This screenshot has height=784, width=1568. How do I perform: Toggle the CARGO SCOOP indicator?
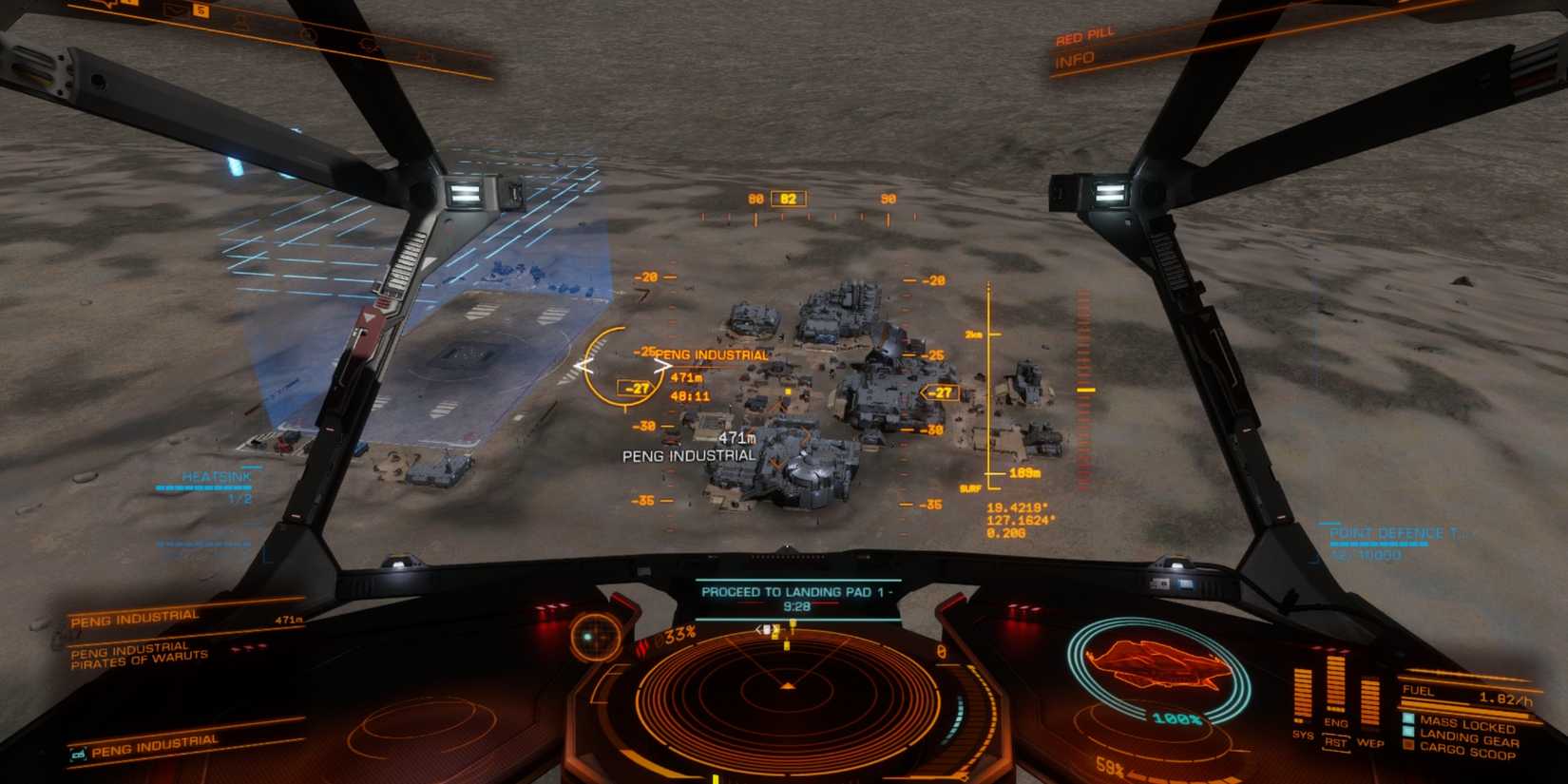[x=1409, y=745]
